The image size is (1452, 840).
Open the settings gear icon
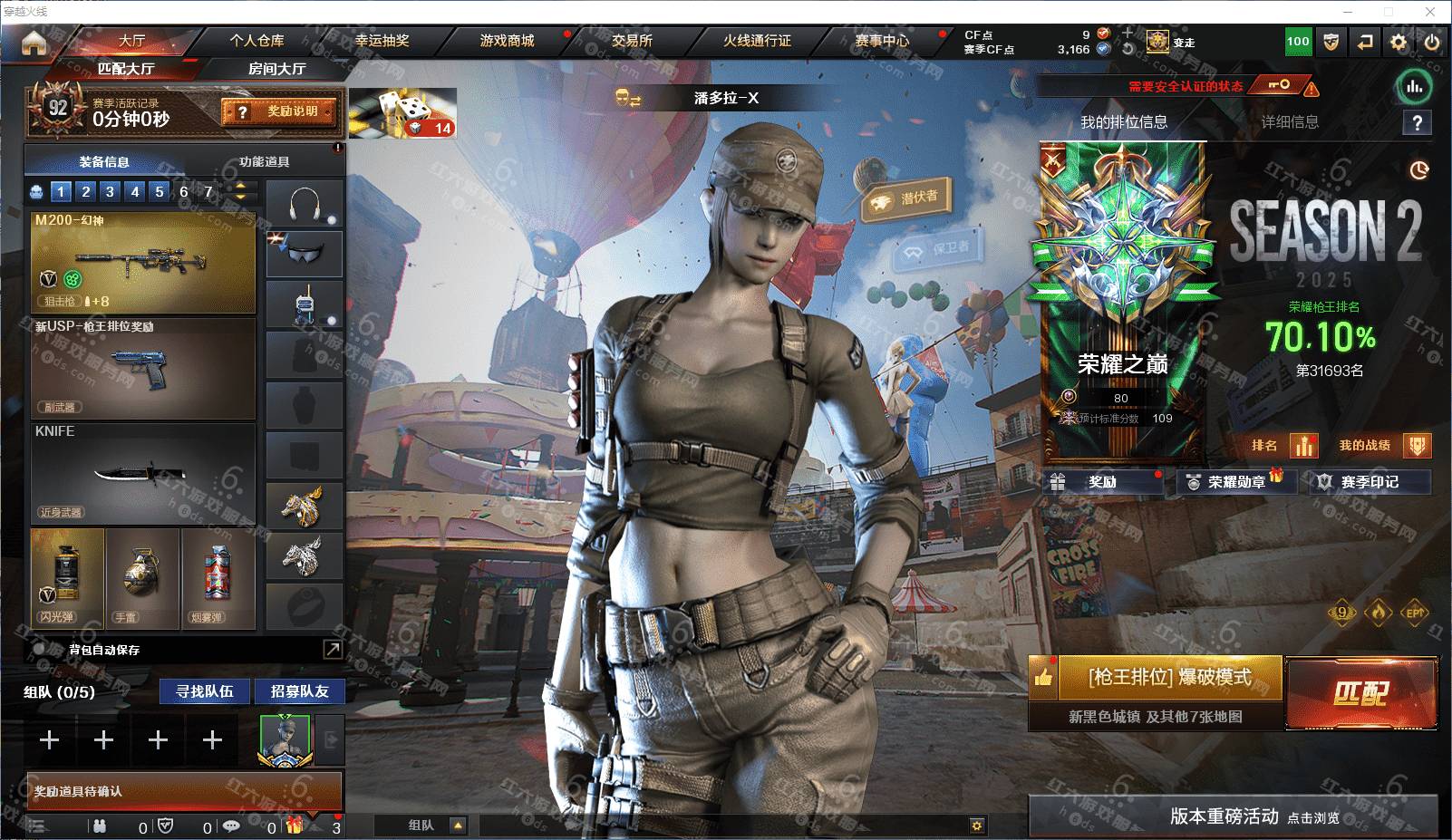[1399, 42]
